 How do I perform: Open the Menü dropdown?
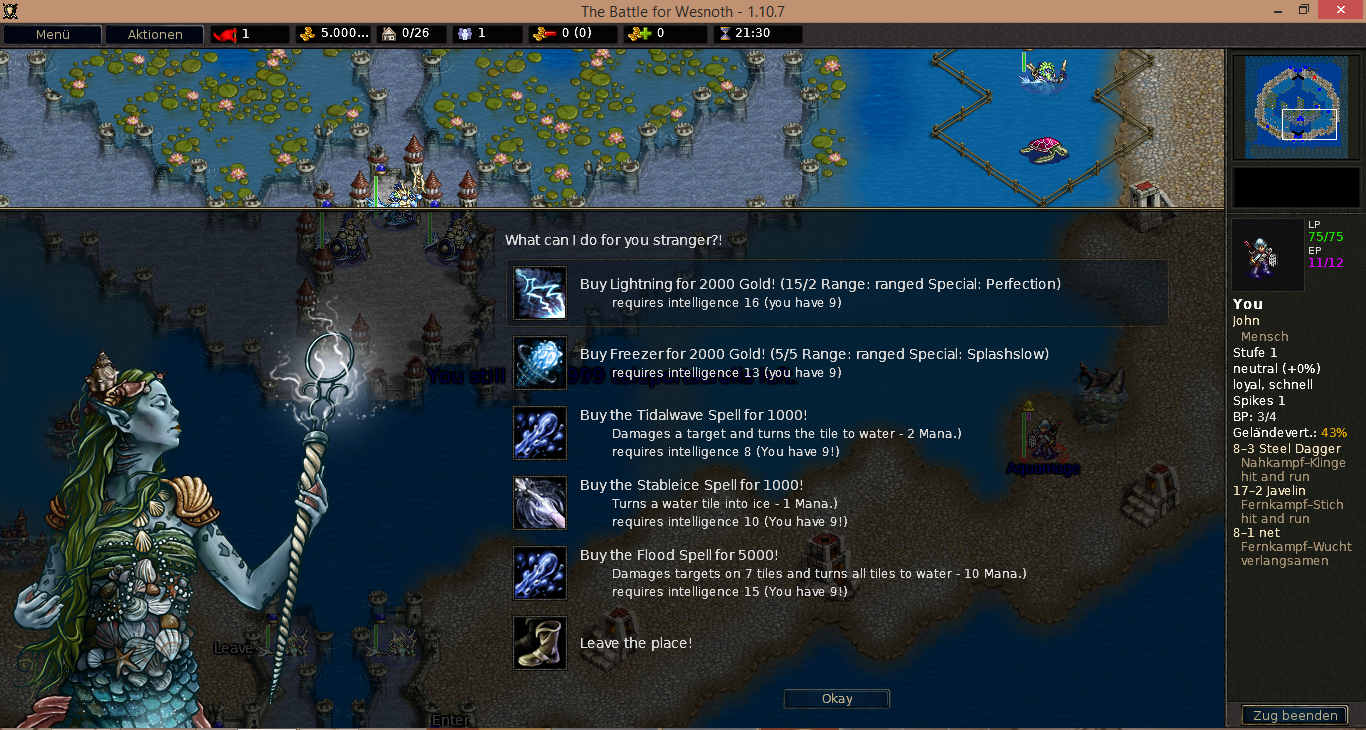[52, 34]
